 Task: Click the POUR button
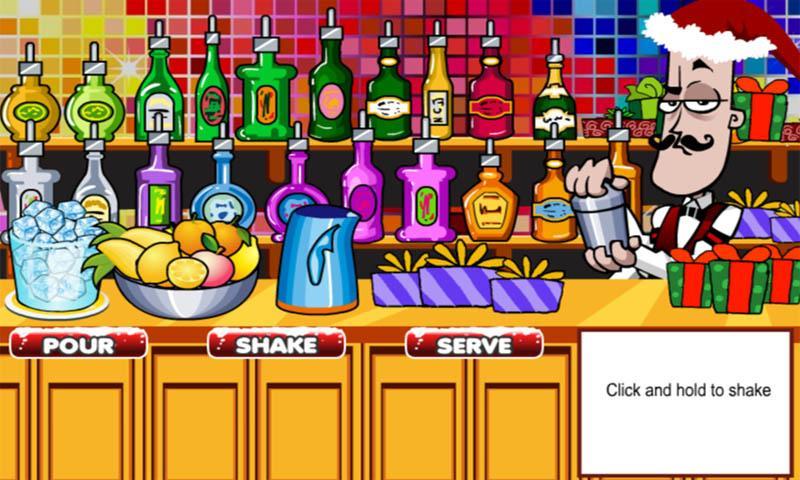tap(78, 345)
